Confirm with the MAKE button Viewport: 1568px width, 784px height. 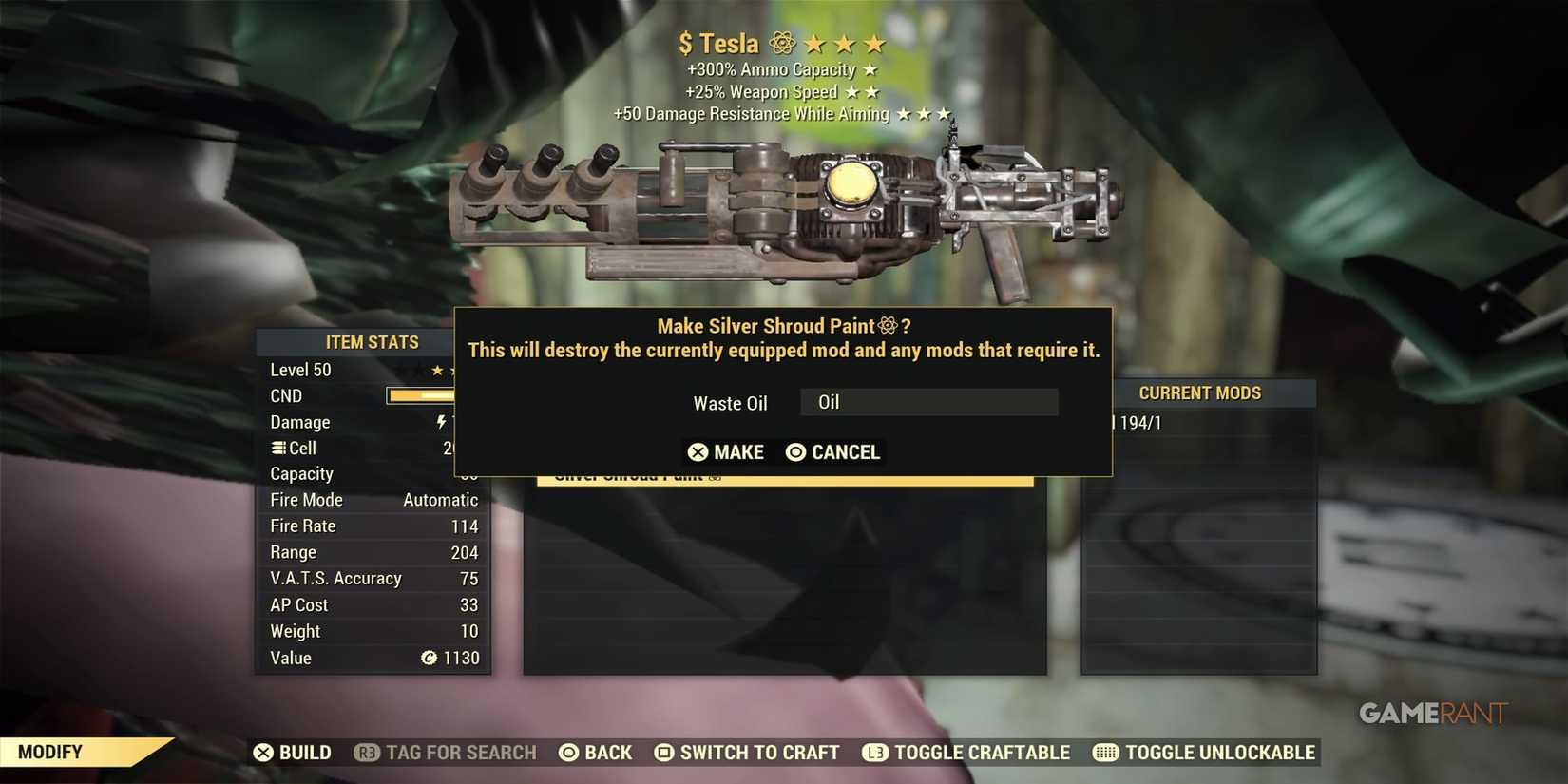tap(726, 452)
